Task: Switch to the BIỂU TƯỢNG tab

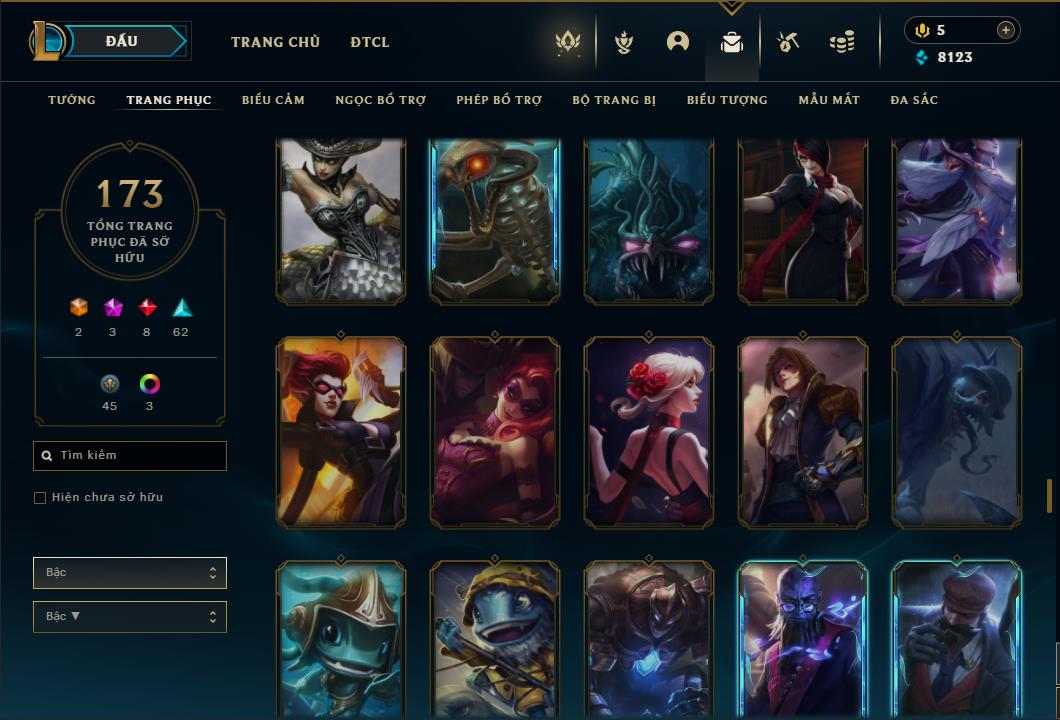Action: tap(727, 100)
